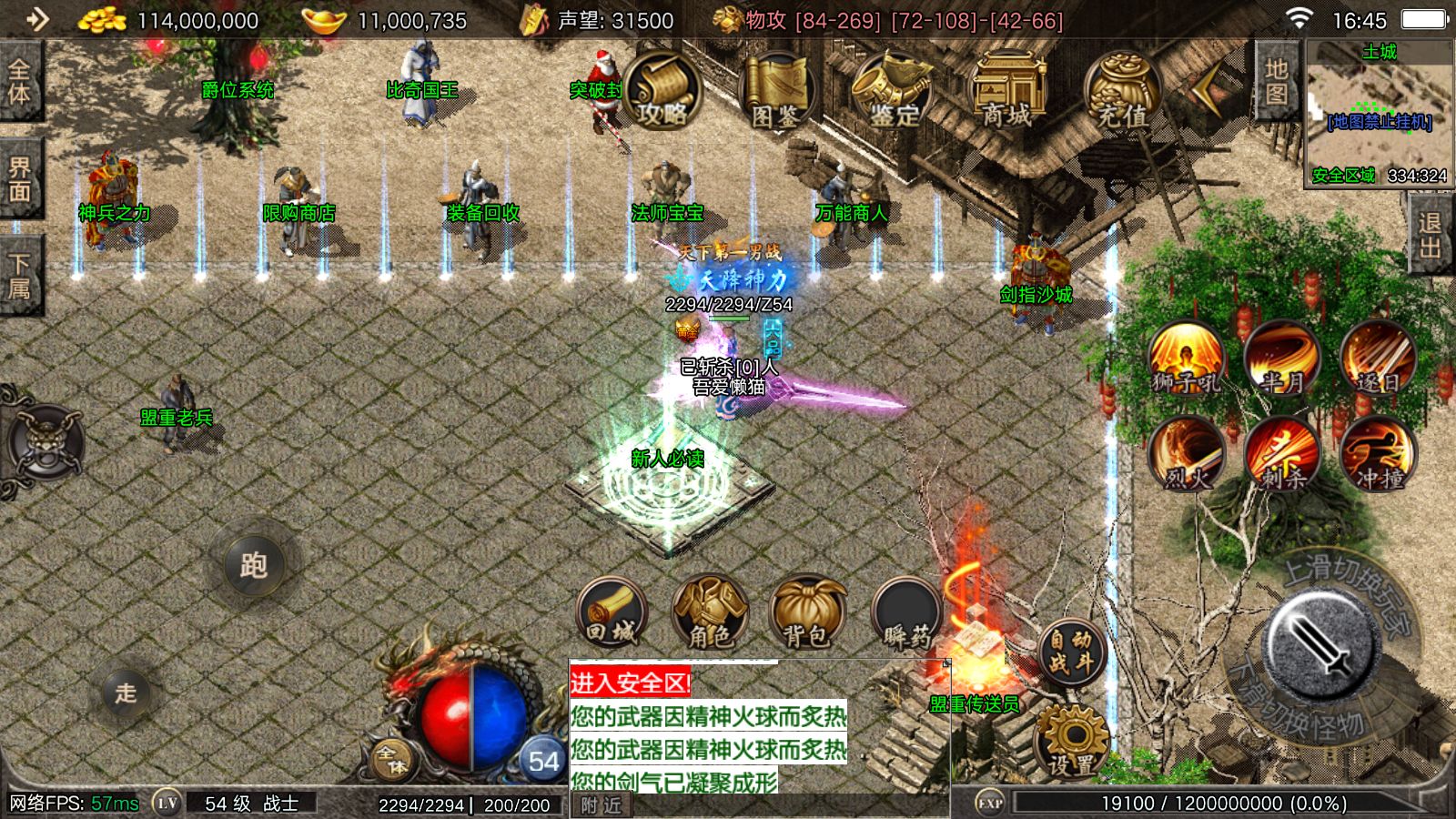Open the 地图 map button
The image size is (1456, 819).
(1276, 82)
